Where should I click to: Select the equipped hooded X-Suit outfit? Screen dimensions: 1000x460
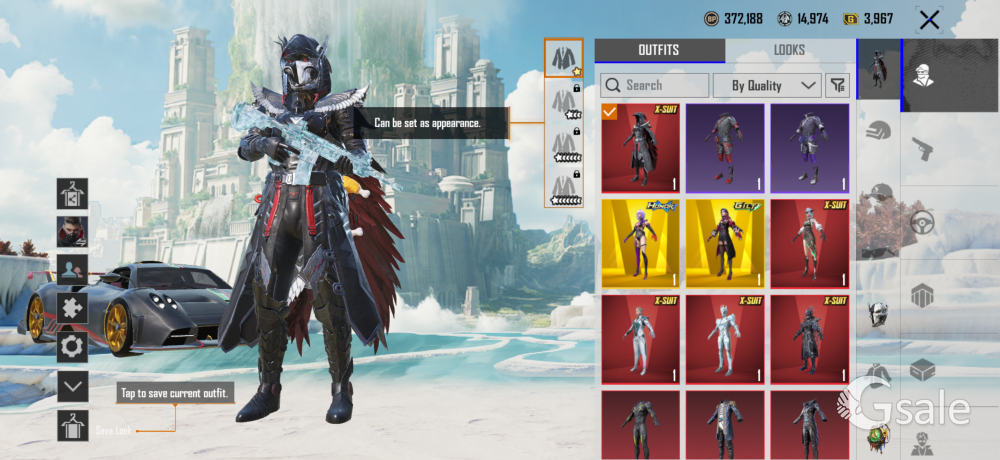coord(640,149)
